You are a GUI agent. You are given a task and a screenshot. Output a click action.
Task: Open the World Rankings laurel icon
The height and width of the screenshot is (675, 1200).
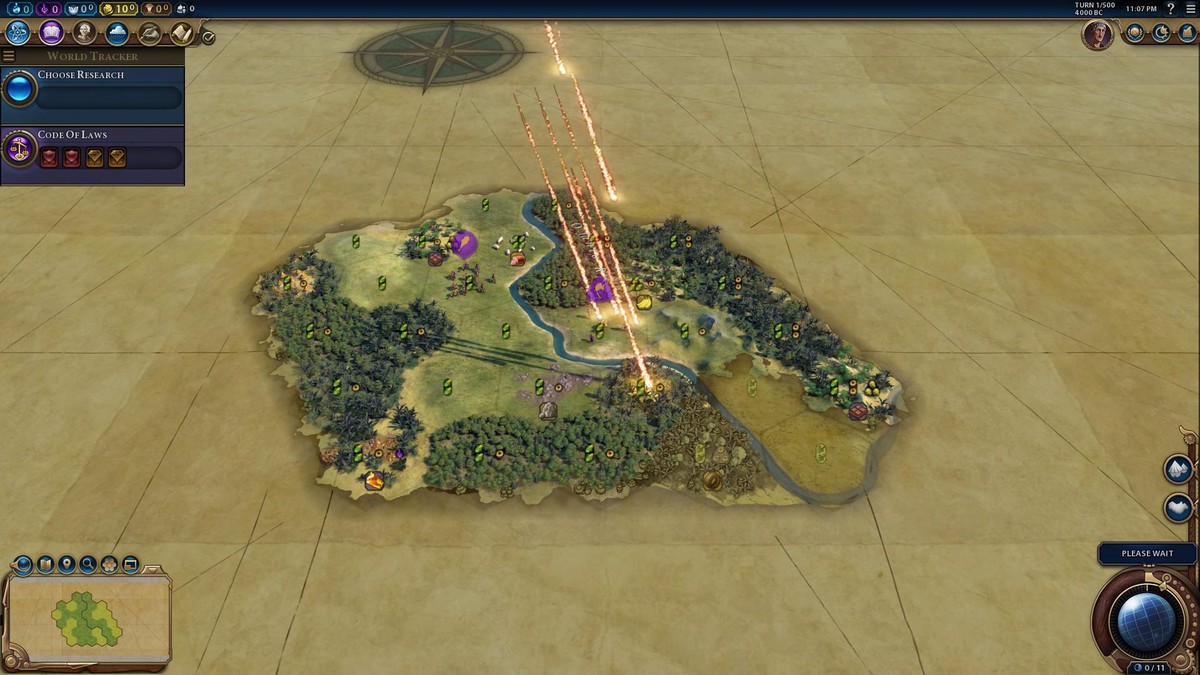point(1135,33)
